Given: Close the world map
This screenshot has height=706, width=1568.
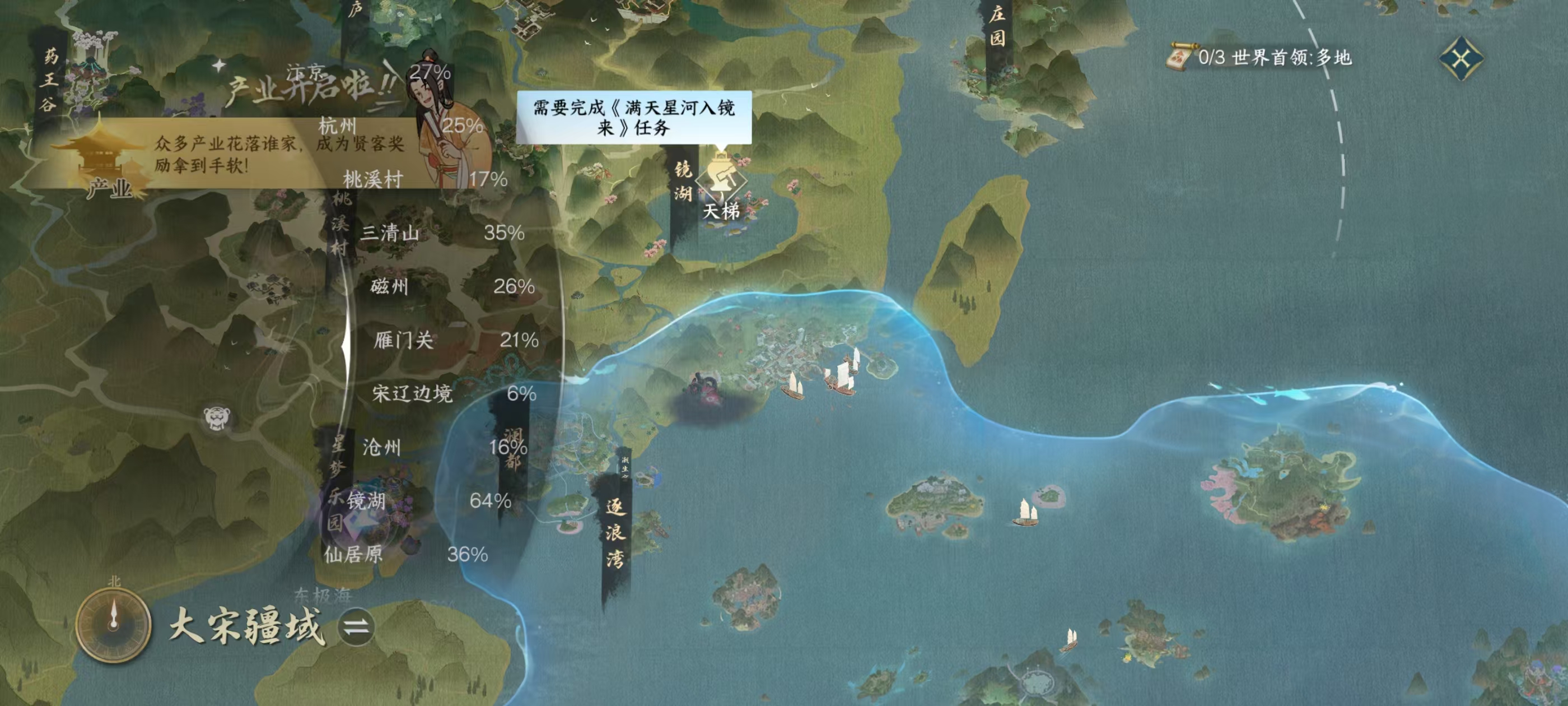Looking at the screenshot, I should pos(1461,58).
